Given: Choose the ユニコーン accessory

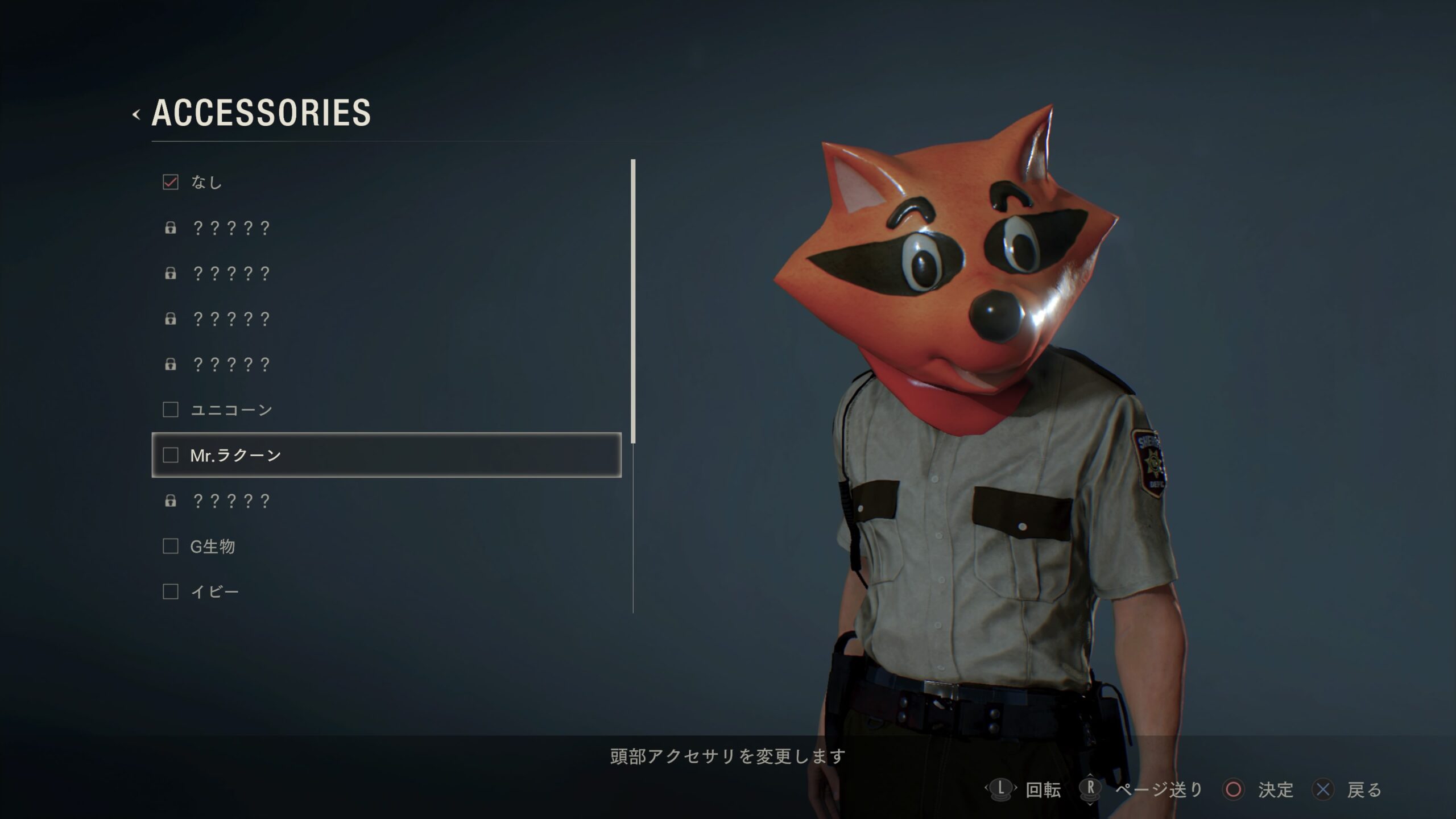Looking at the screenshot, I should click(x=231, y=409).
